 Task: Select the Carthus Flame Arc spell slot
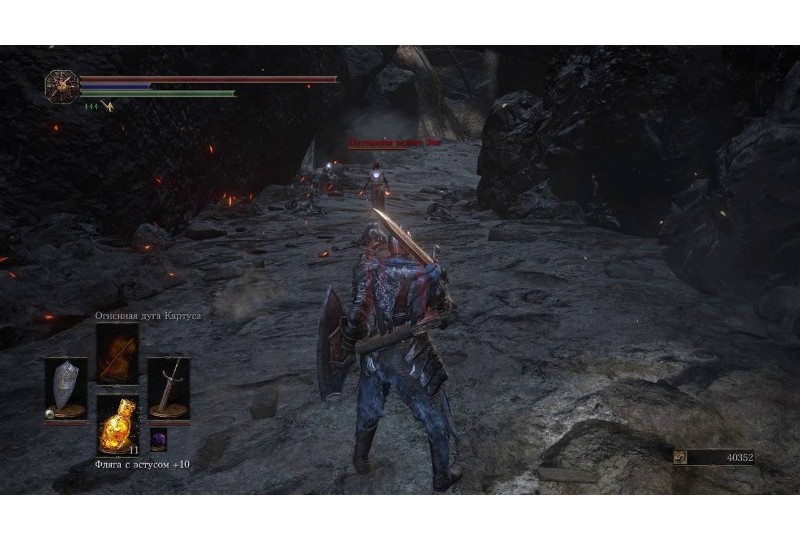tap(117, 354)
